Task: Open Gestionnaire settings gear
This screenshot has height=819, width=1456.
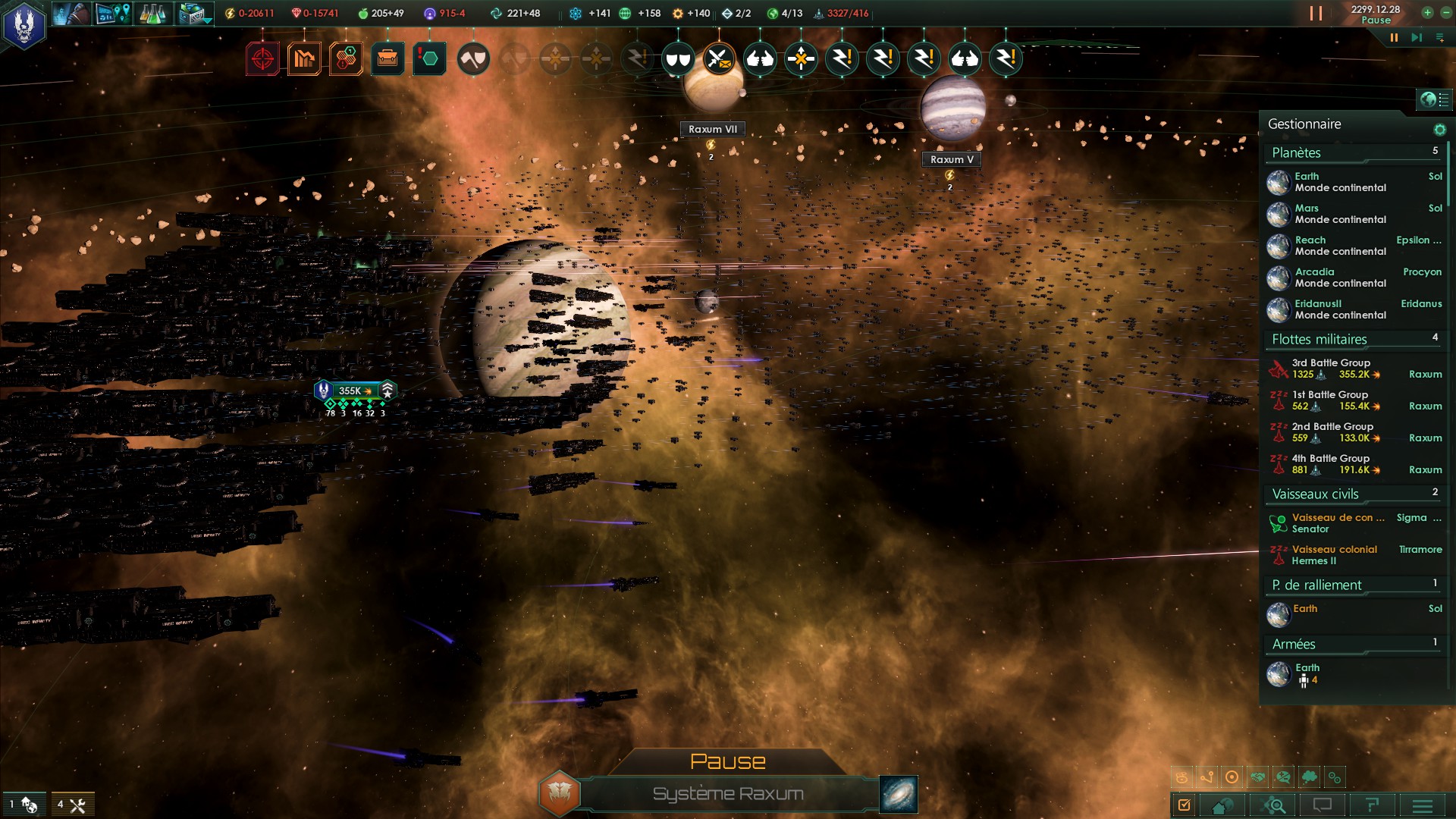Action: coord(1439,130)
